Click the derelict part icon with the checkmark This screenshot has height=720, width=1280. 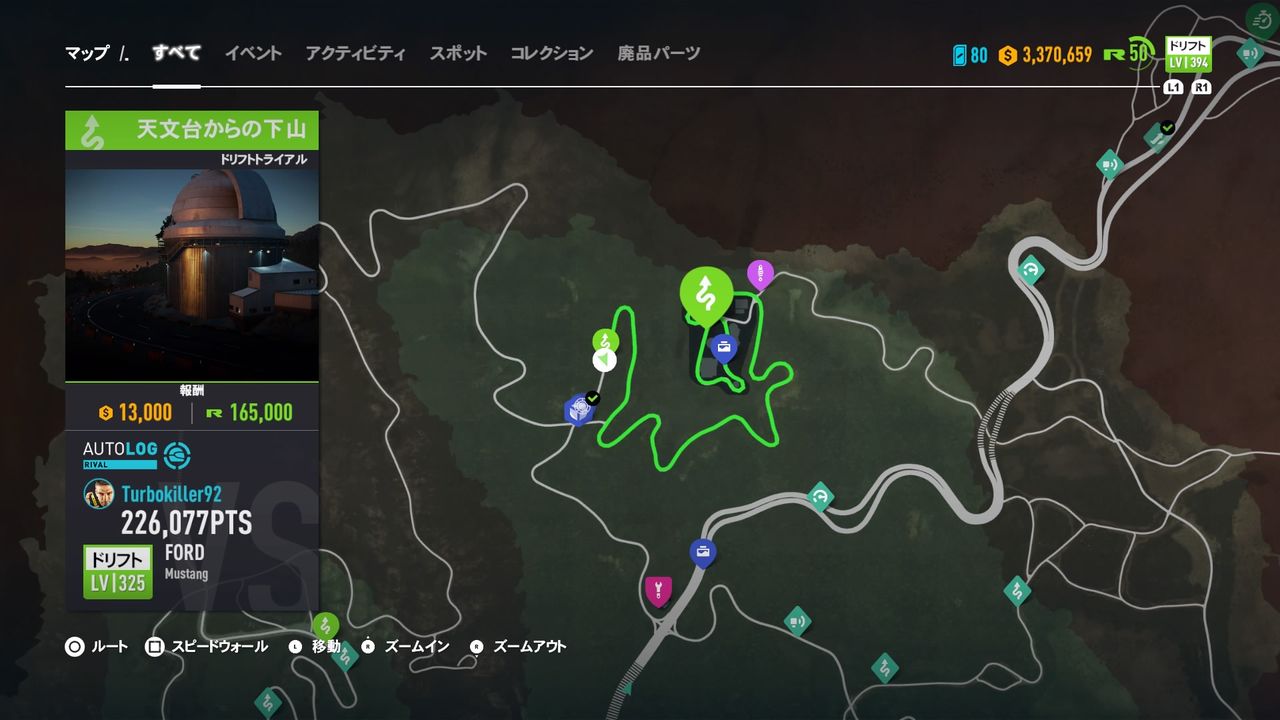(577, 409)
